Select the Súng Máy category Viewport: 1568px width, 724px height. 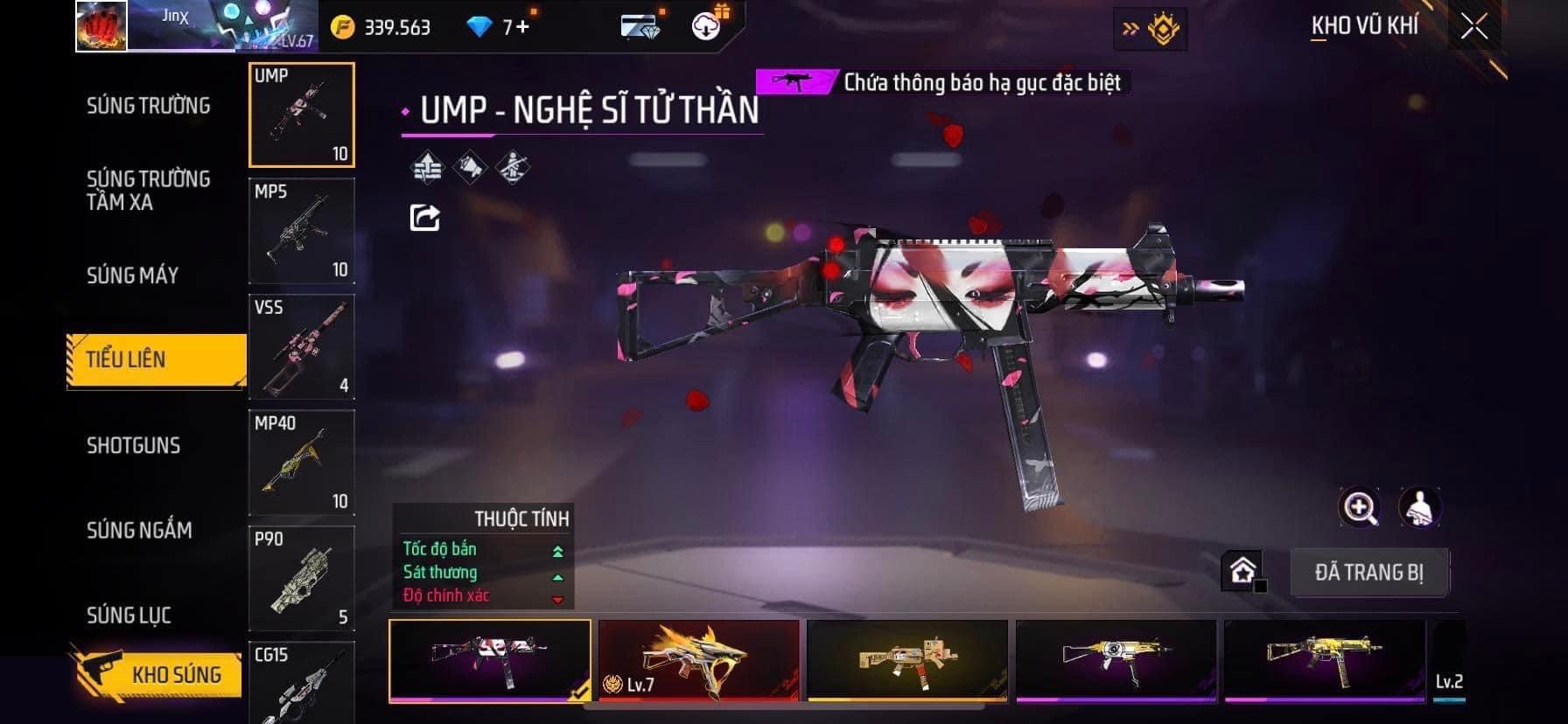132,275
